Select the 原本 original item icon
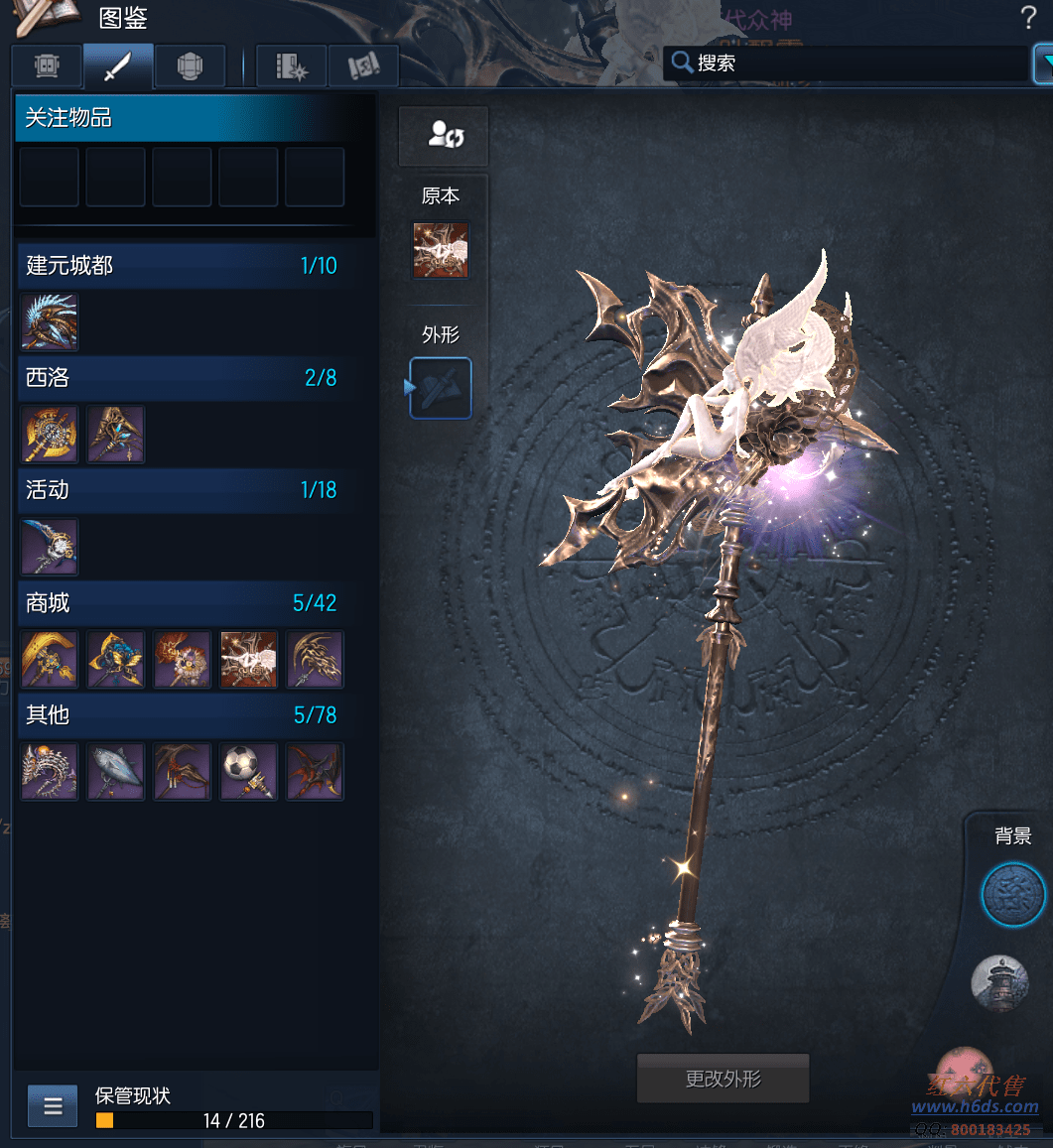 441,250
